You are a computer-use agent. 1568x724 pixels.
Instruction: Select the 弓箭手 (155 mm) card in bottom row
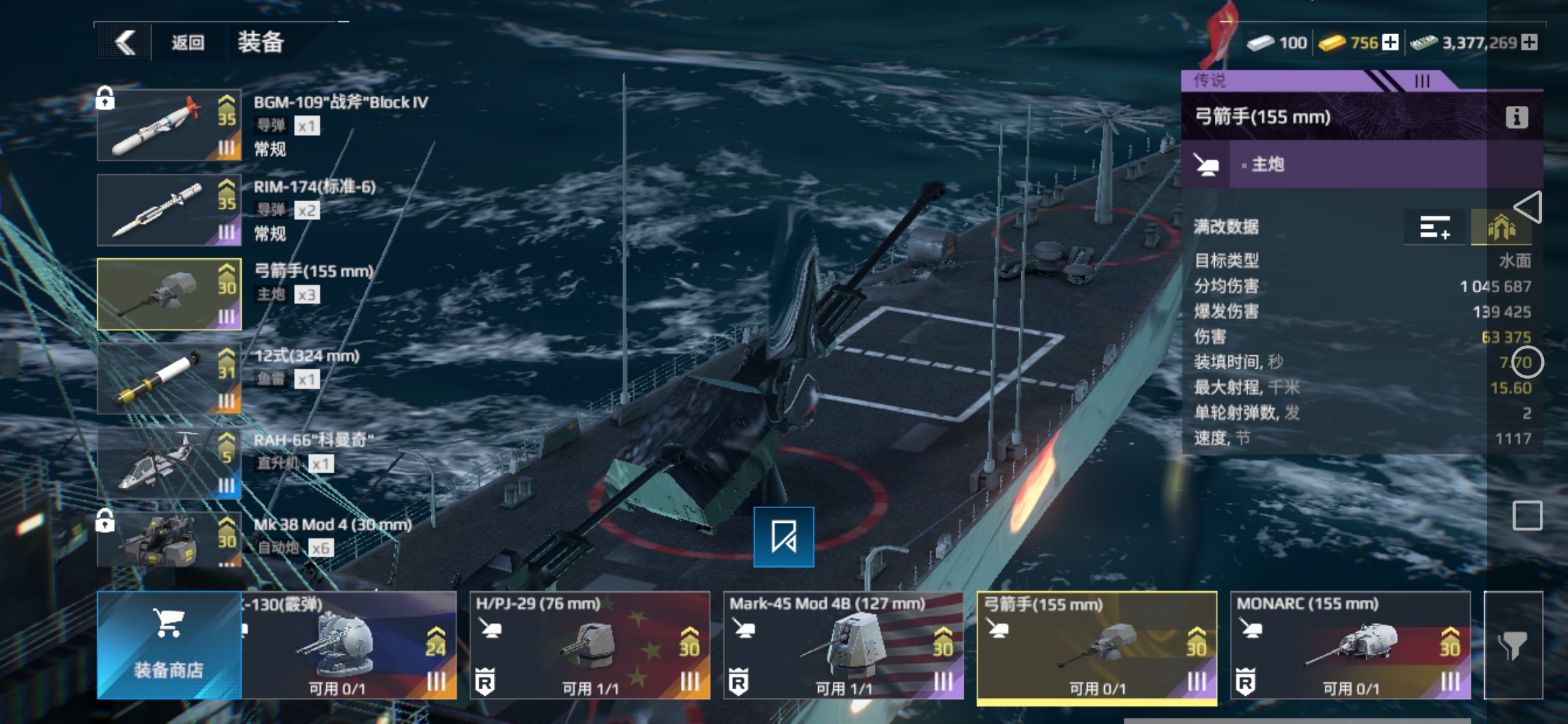[x=1097, y=645]
